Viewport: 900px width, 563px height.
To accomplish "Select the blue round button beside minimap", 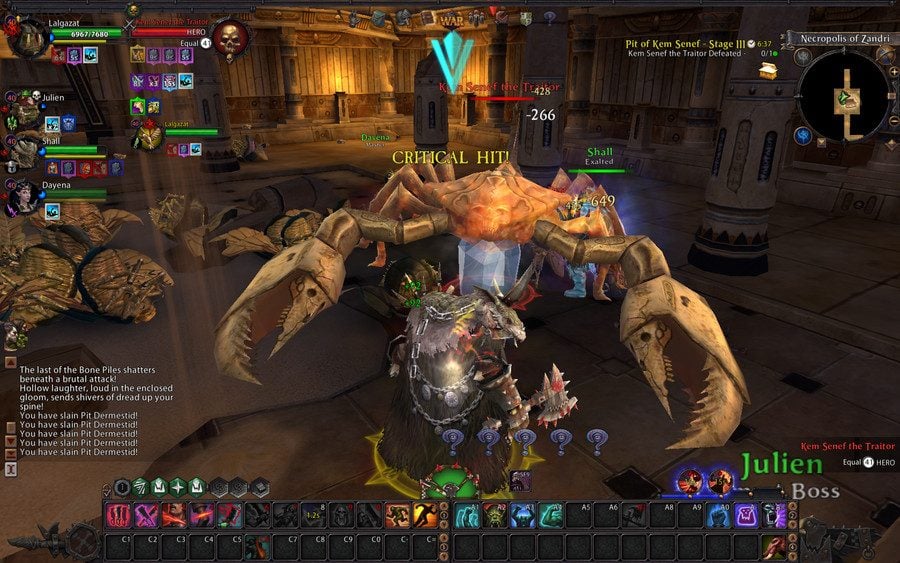I will [x=802, y=134].
